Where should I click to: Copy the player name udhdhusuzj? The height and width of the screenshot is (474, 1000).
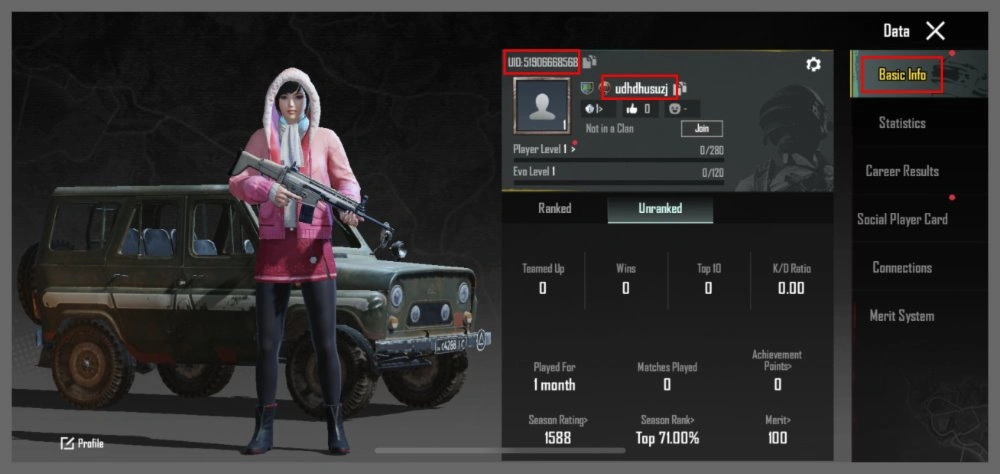(x=684, y=89)
